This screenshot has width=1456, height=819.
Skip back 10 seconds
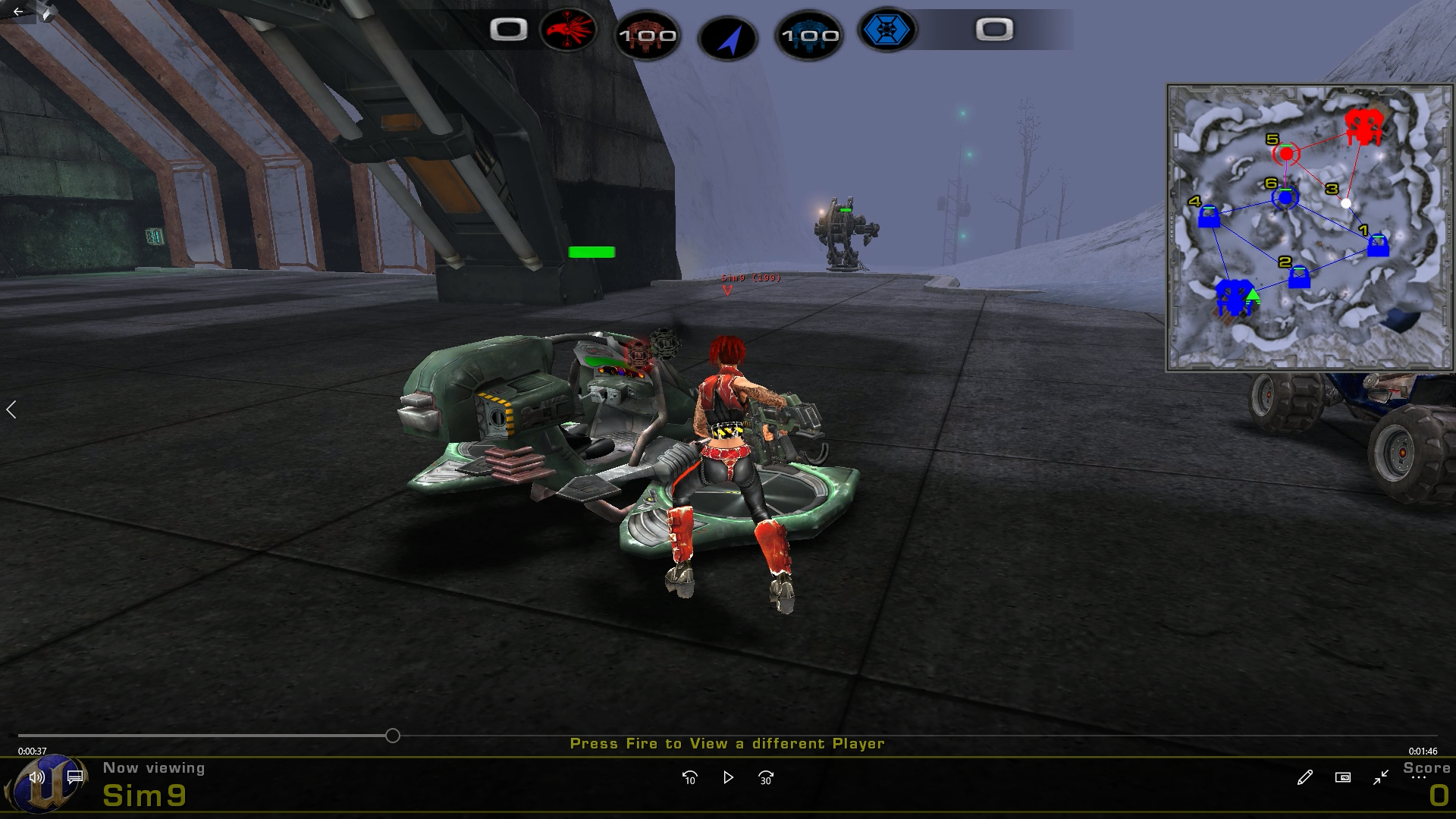pos(689,777)
